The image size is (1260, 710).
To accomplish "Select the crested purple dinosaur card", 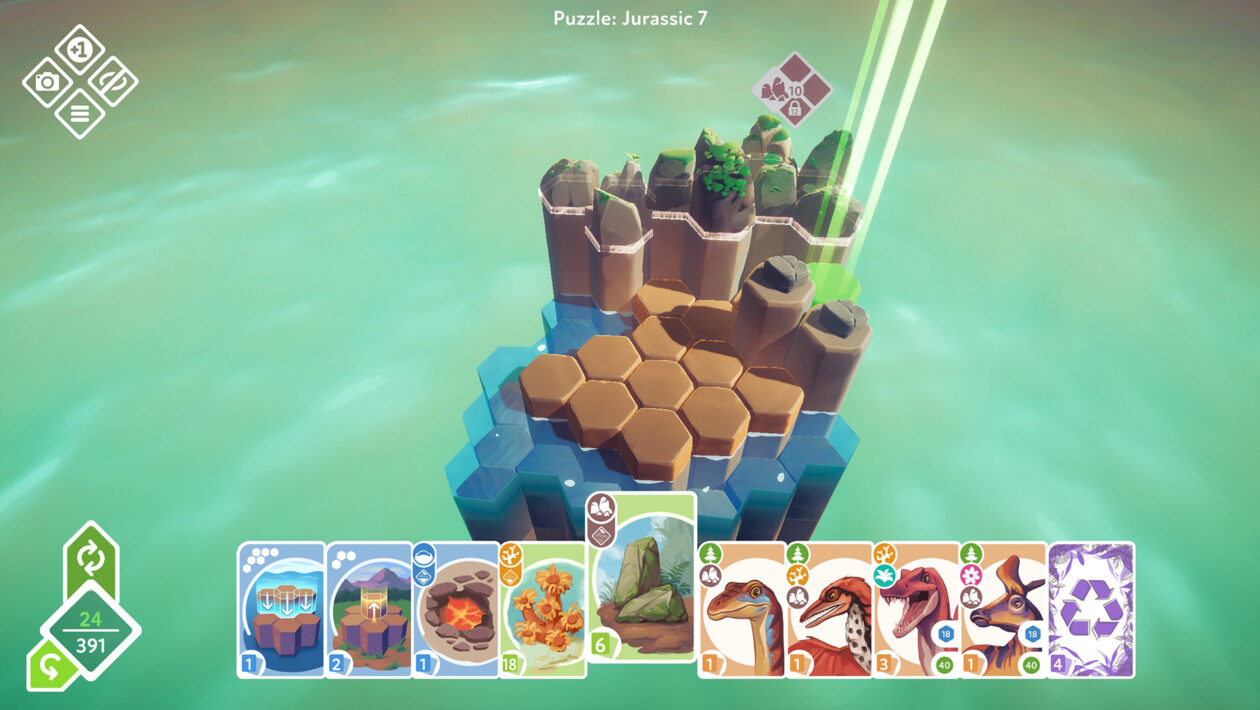I will coord(1003,610).
